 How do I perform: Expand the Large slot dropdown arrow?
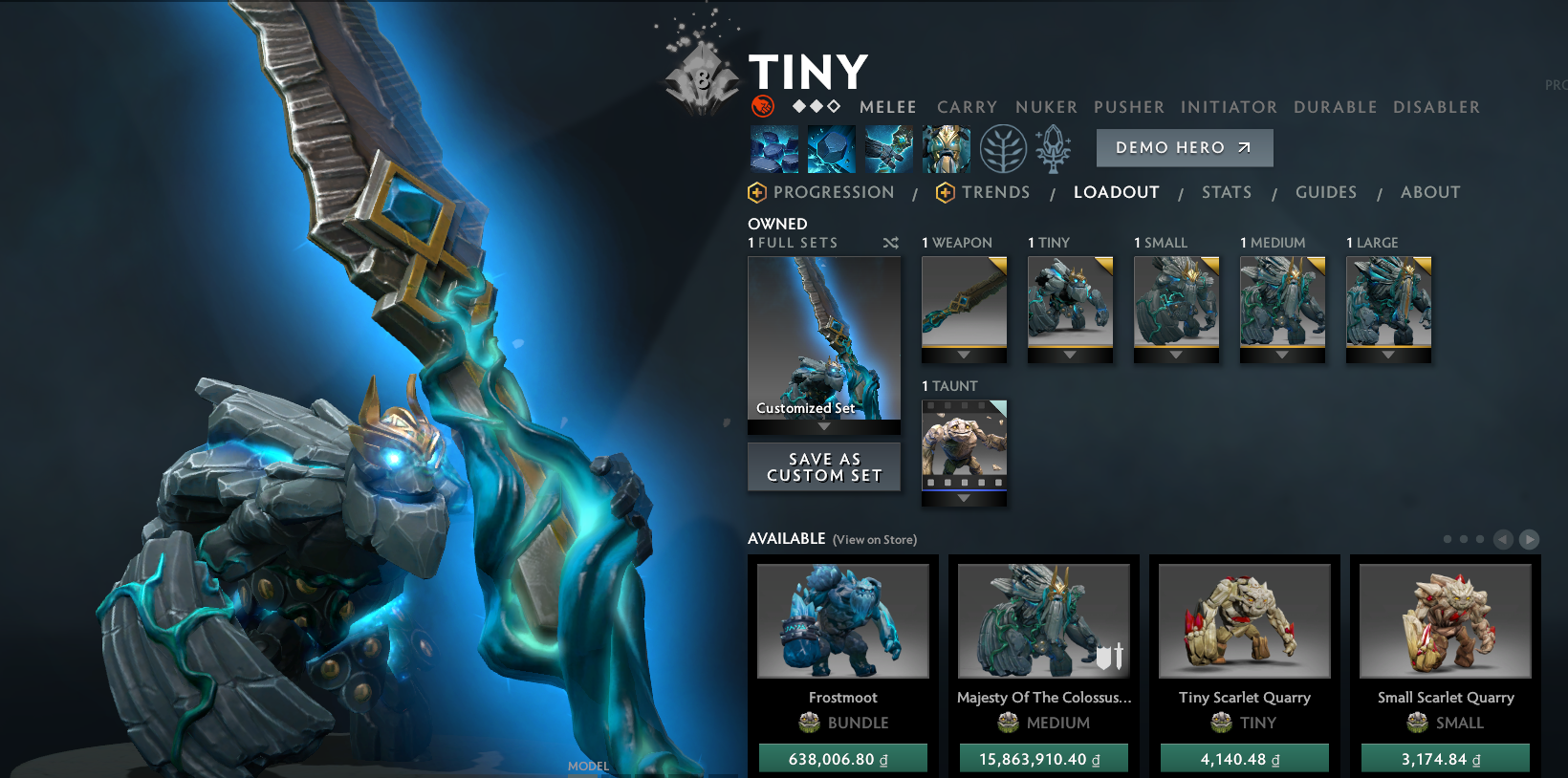1388,353
